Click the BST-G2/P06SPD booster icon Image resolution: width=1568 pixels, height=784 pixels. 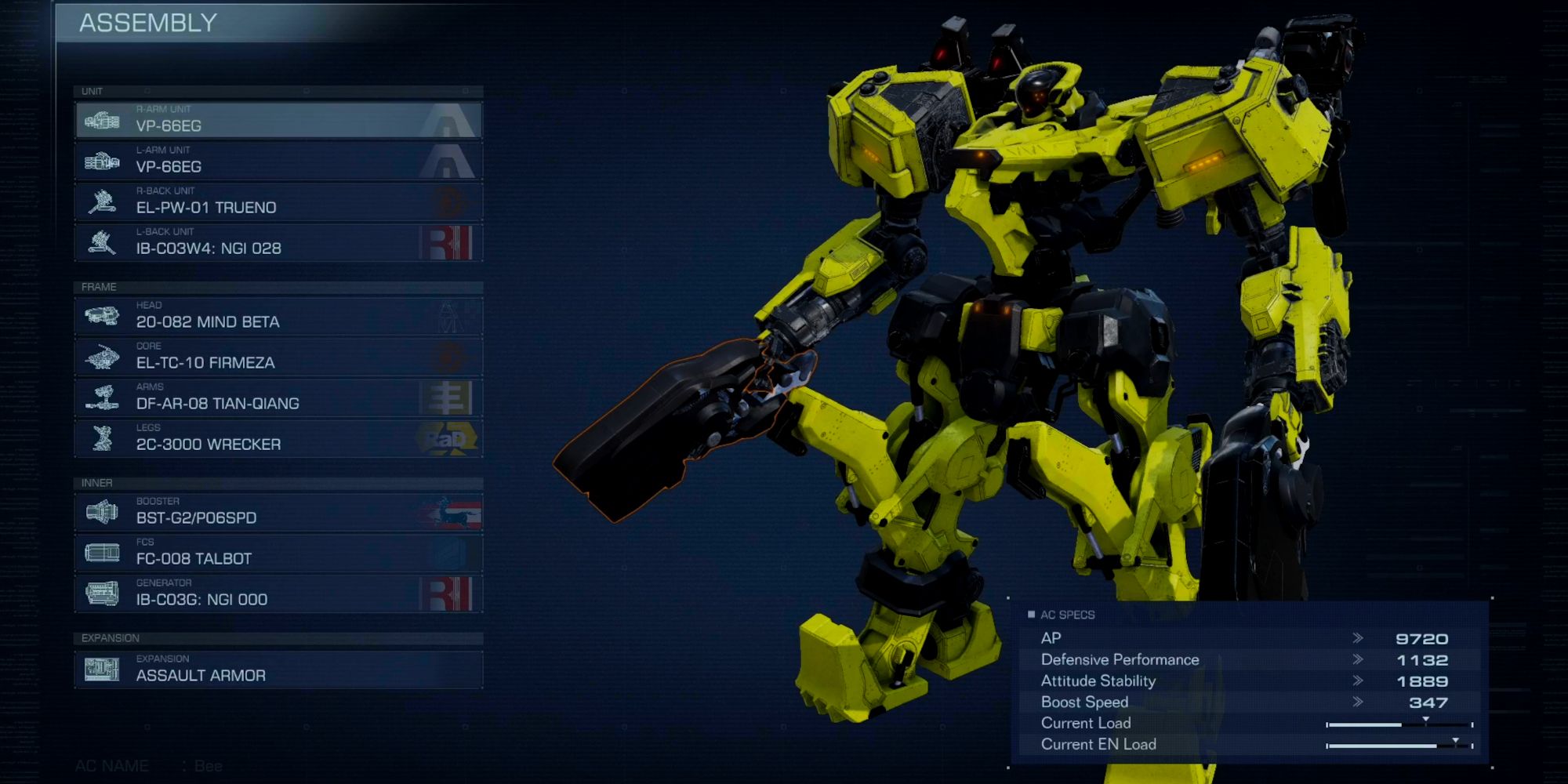[x=103, y=511]
